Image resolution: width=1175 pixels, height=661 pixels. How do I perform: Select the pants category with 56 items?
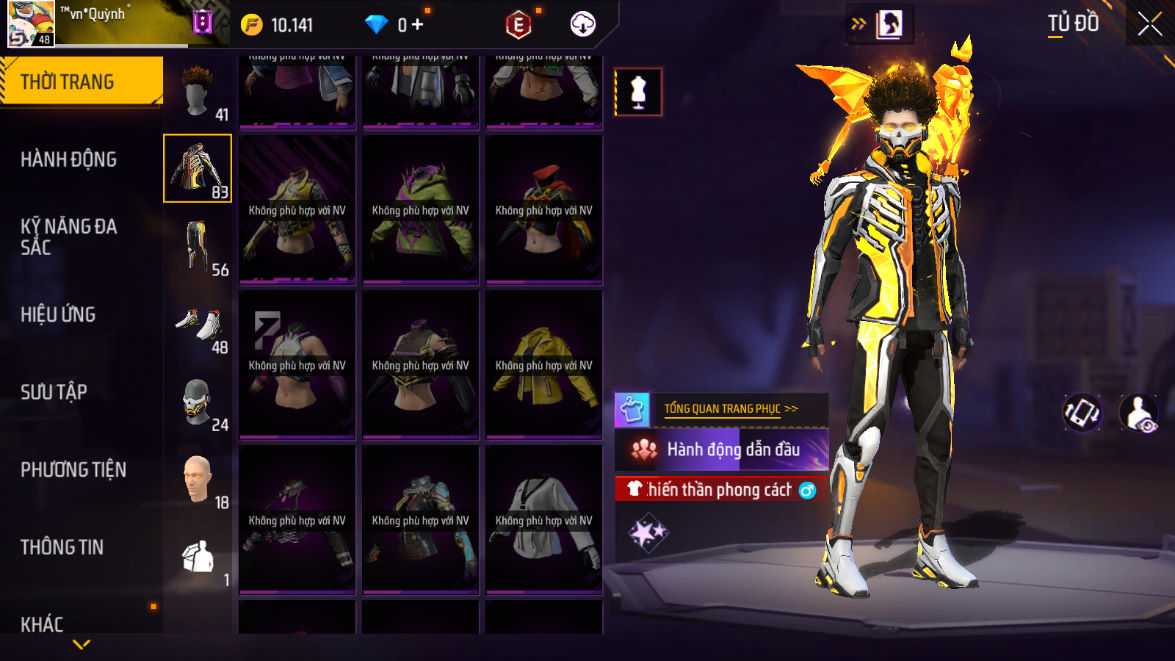click(198, 246)
